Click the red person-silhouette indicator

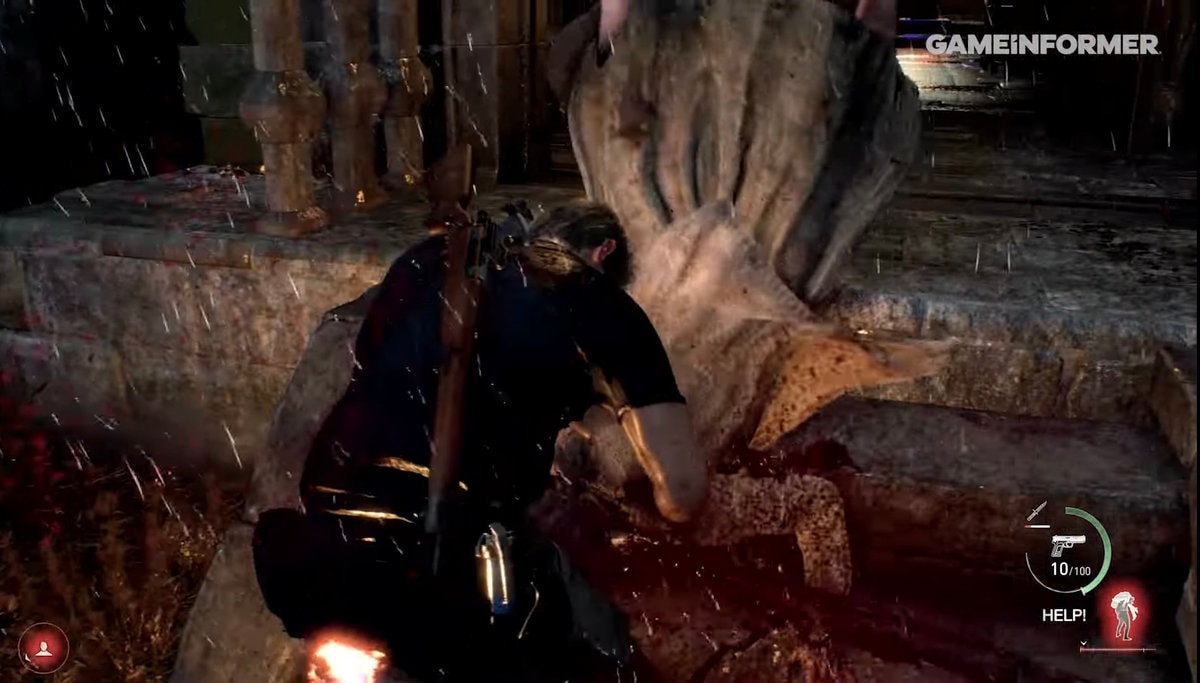pos(43,648)
